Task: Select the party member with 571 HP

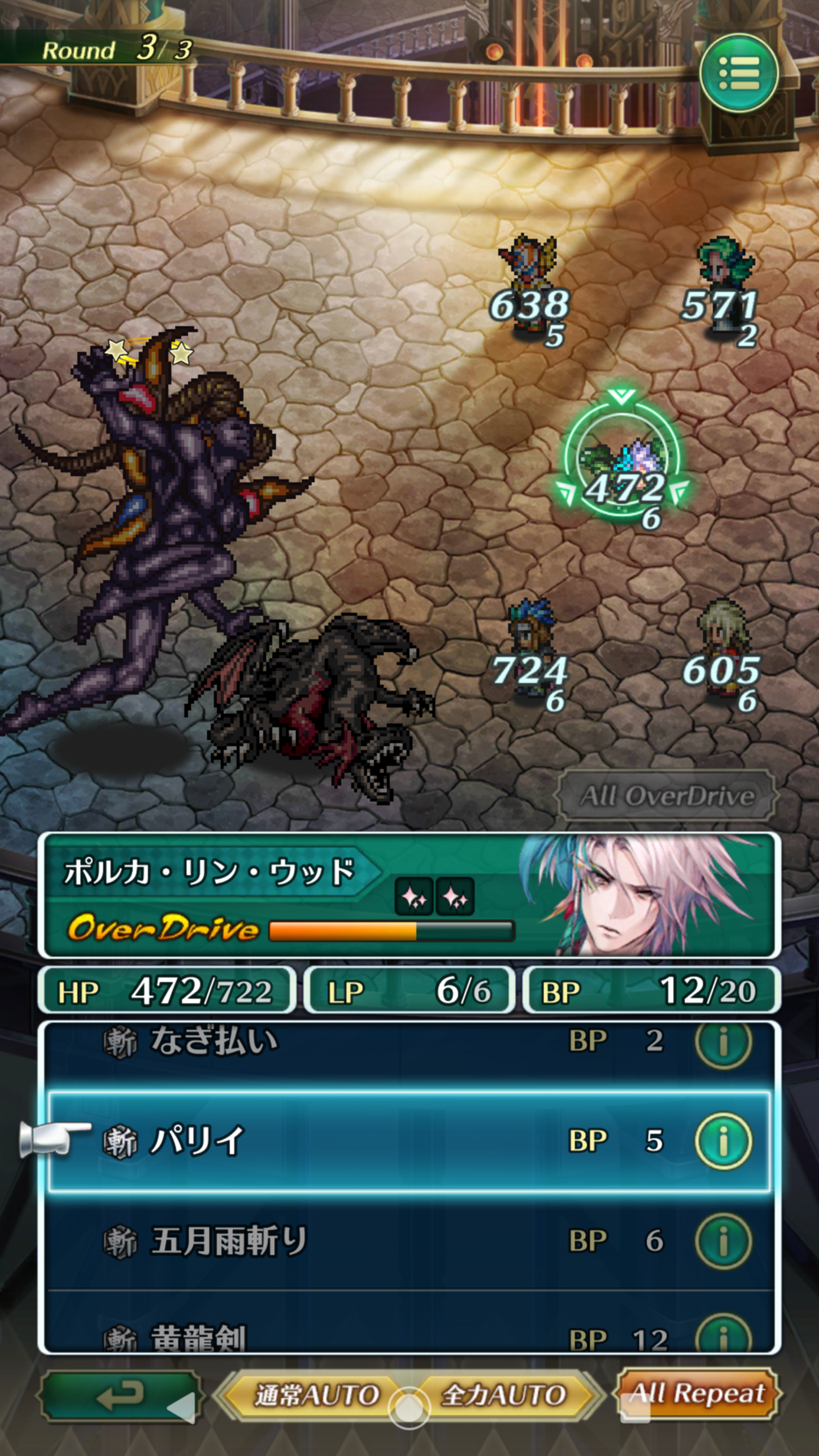Action: click(723, 276)
